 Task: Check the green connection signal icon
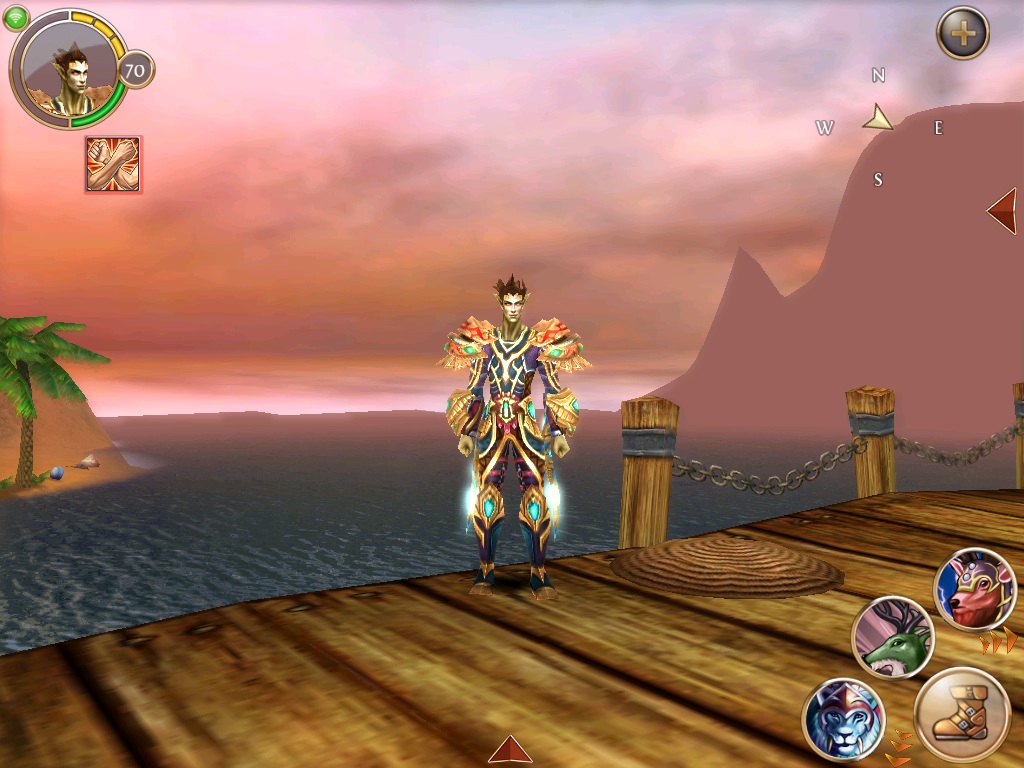(16, 17)
